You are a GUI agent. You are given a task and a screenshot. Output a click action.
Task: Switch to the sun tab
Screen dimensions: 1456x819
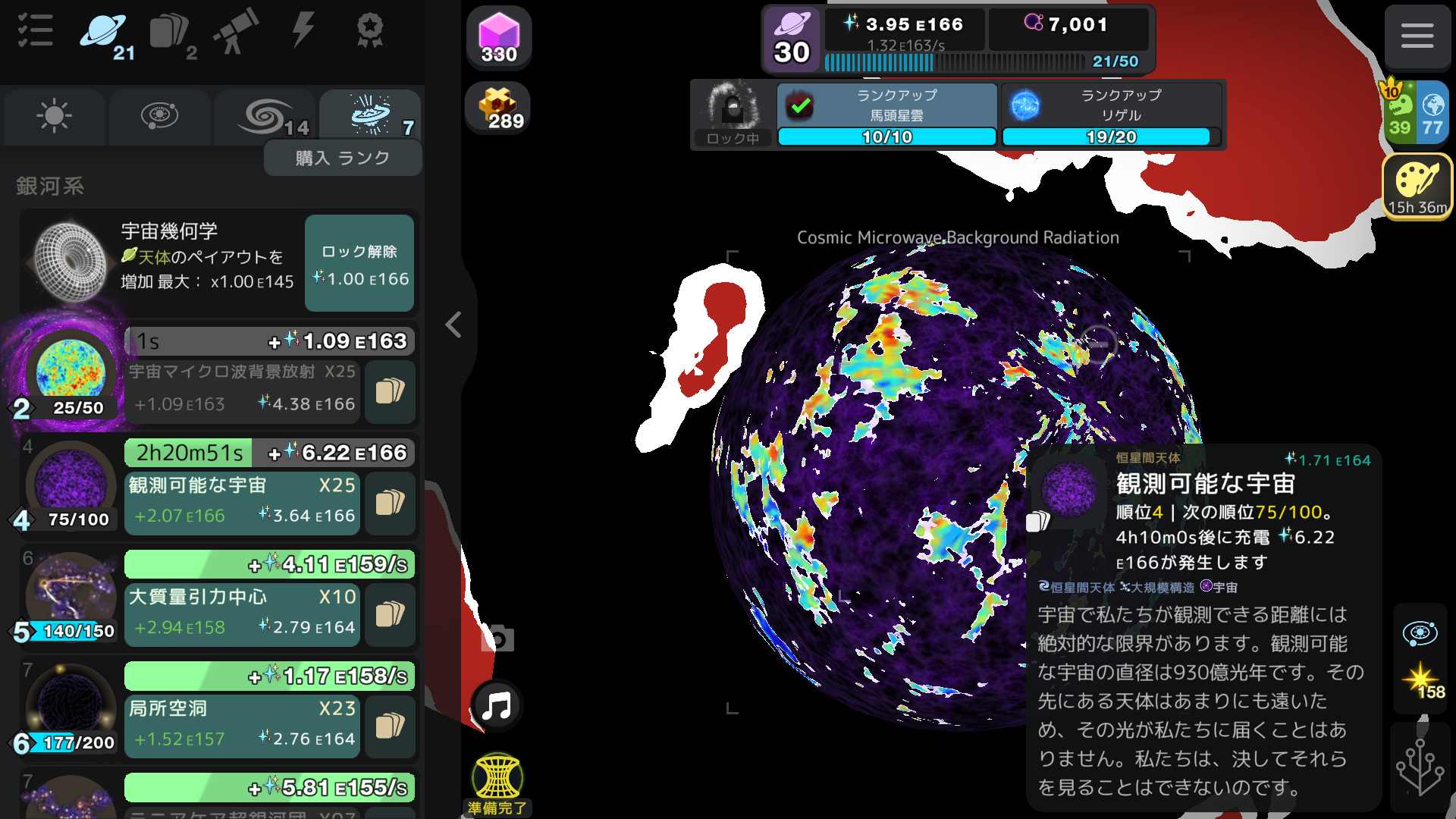[52, 116]
